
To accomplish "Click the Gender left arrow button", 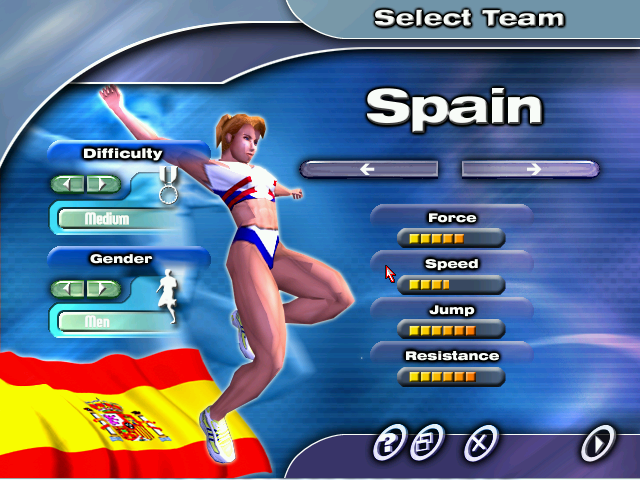I will [70, 289].
